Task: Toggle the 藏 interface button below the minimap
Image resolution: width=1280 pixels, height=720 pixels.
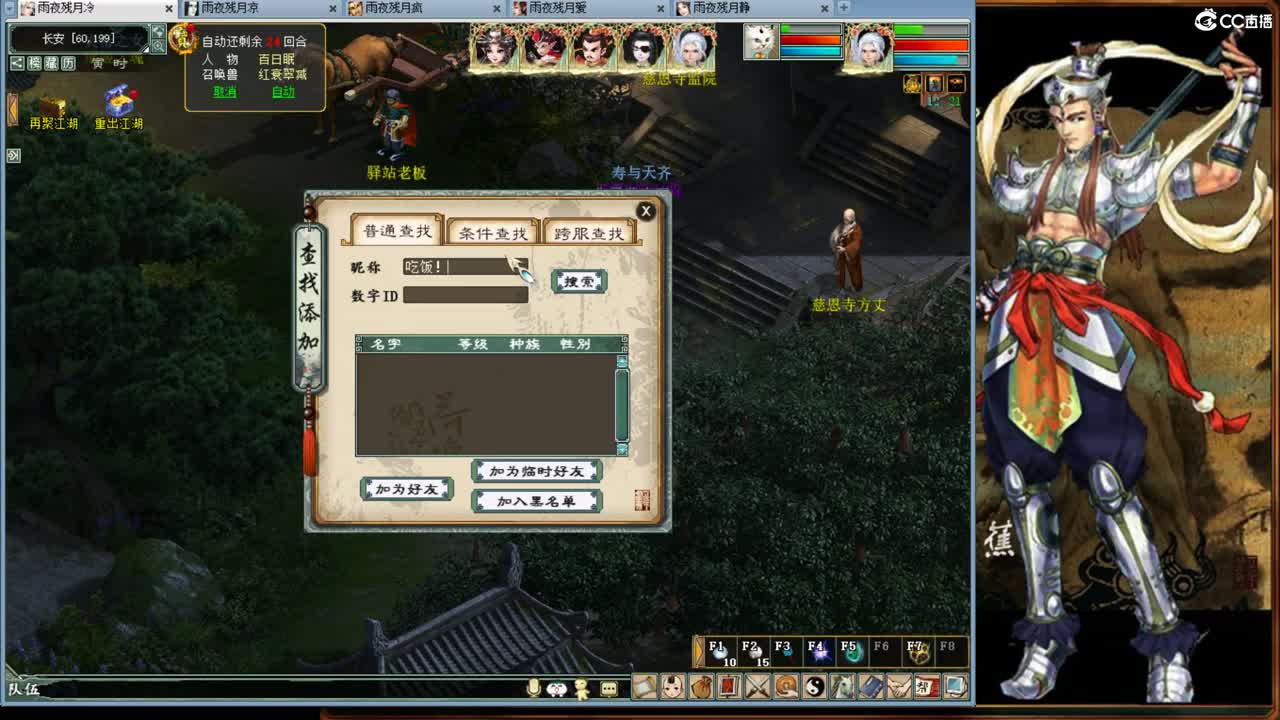Action: click(x=51, y=63)
